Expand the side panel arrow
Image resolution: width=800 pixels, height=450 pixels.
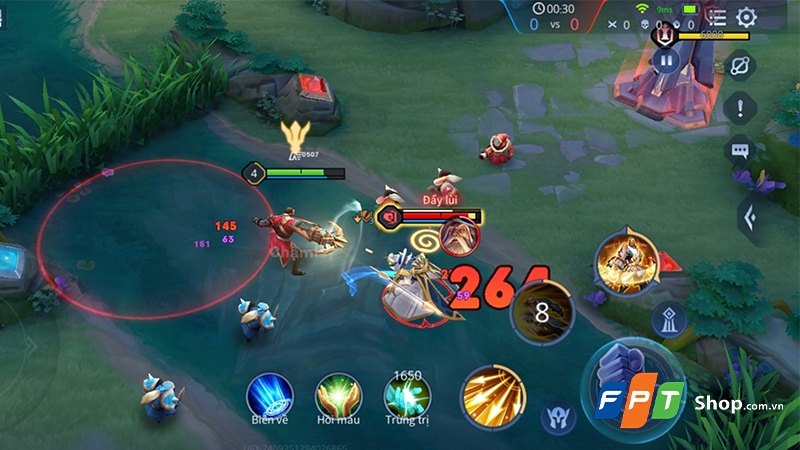748,214
